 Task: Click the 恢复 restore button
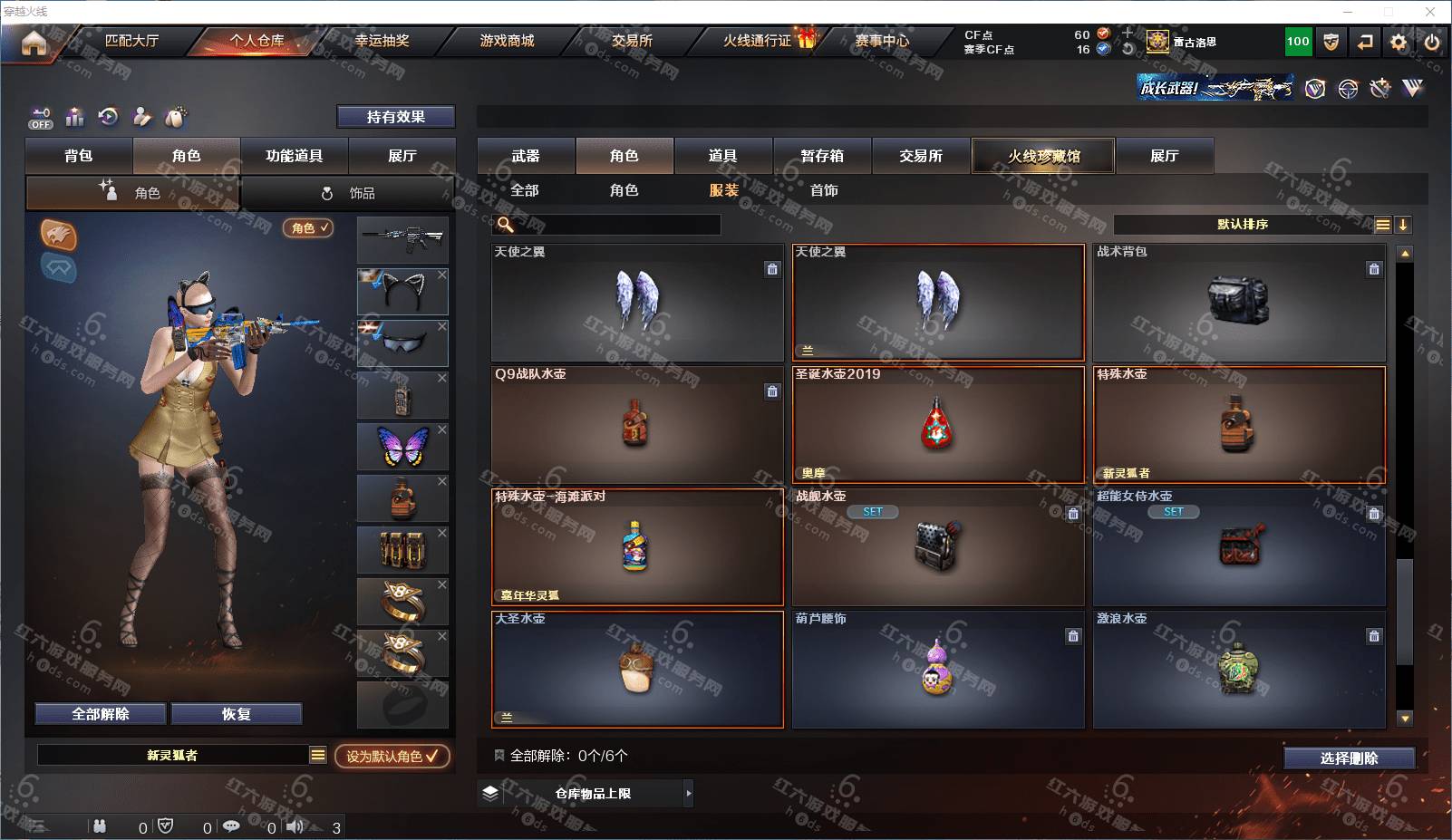[x=236, y=714]
